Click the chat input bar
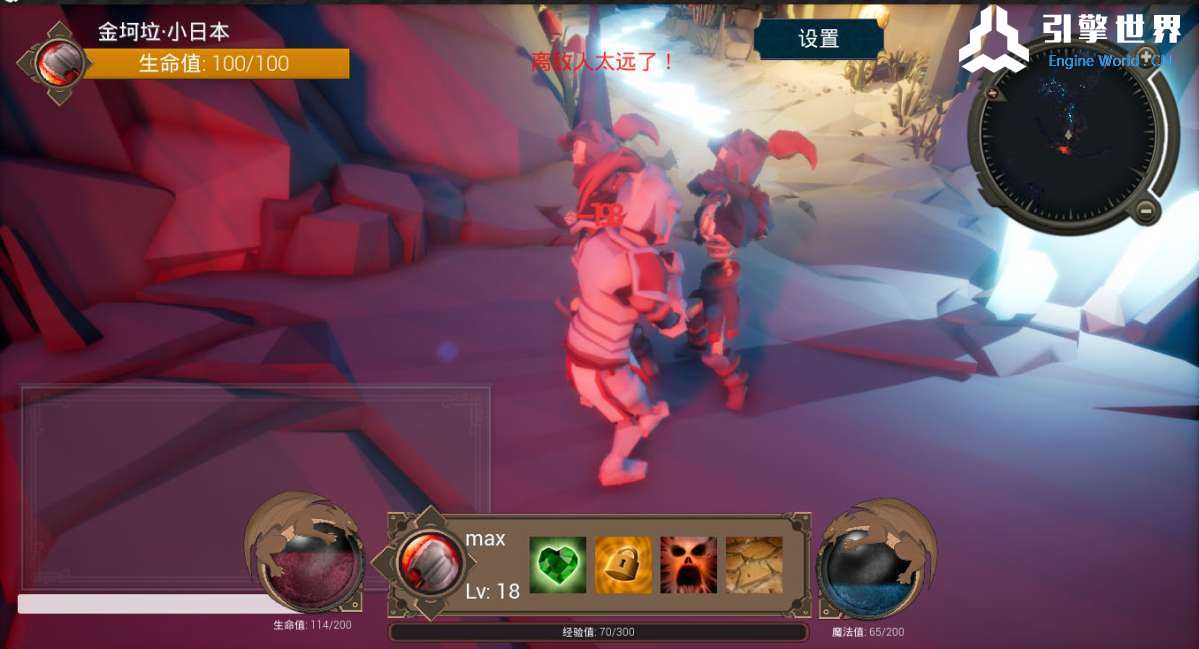Image resolution: width=1199 pixels, height=649 pixels. 140,604
